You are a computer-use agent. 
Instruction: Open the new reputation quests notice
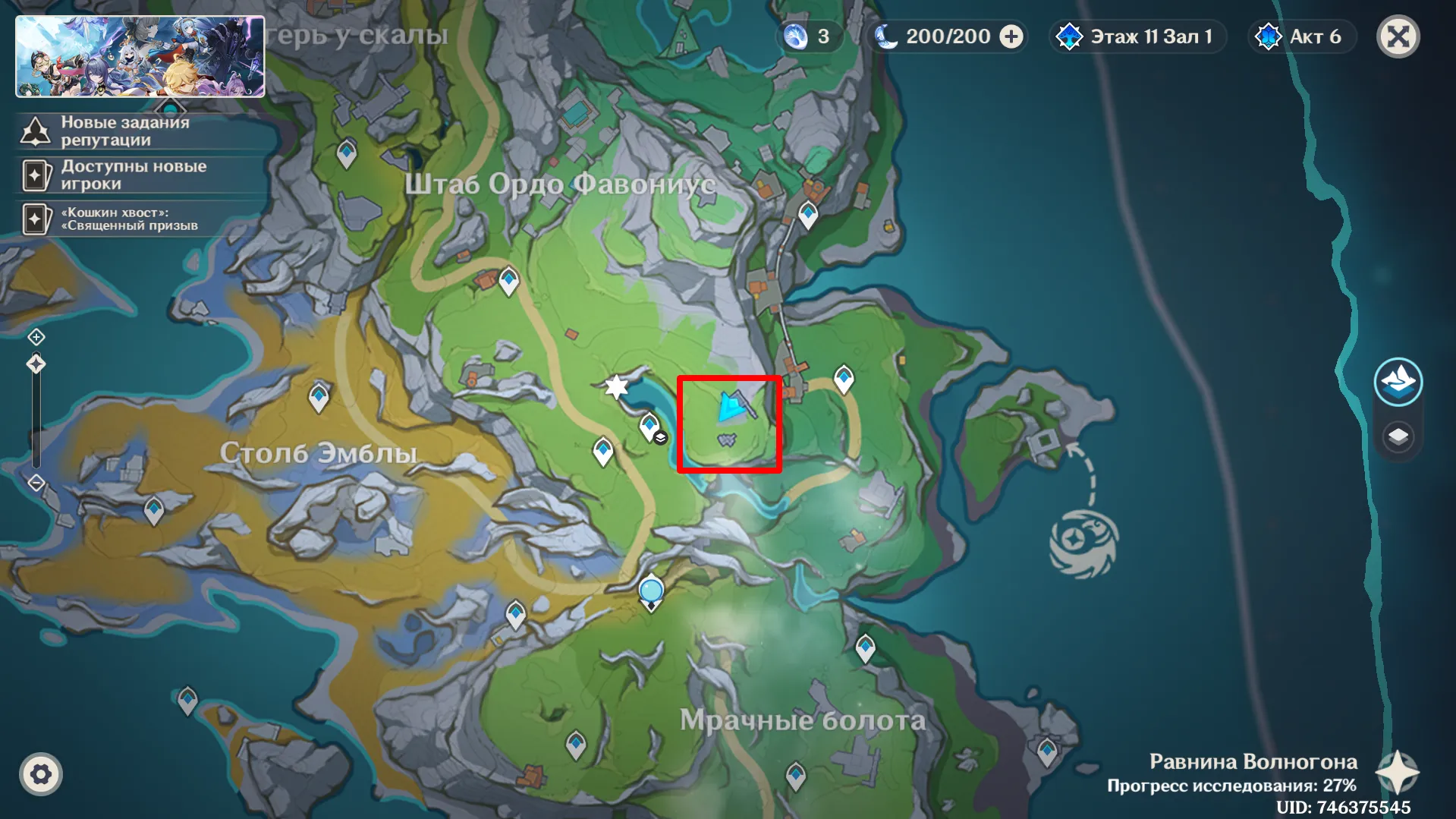[x=125, y=131]
